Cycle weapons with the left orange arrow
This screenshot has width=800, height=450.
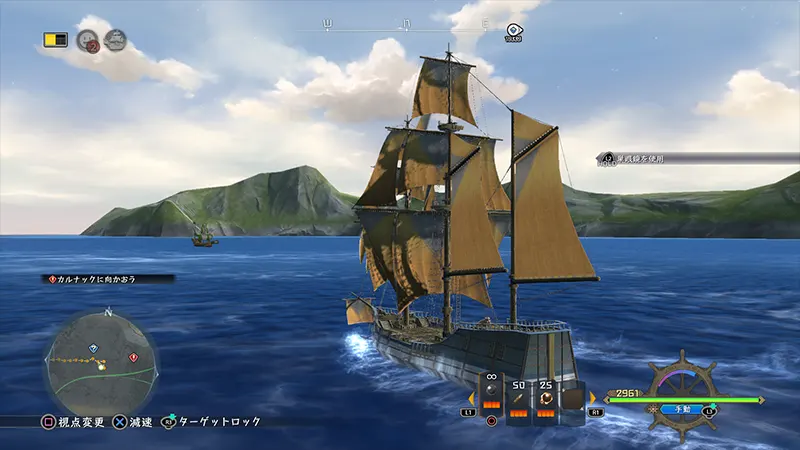[x=471, y=398]
